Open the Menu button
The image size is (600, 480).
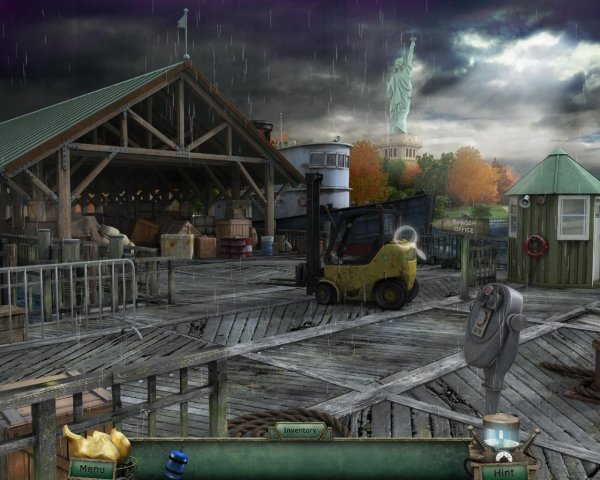point(92,468)
